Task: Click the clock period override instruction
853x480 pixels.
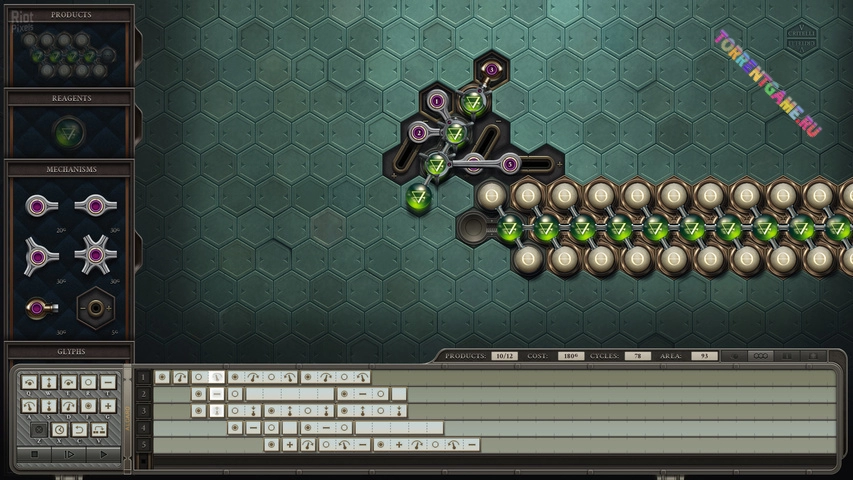Action: point(59,429)
